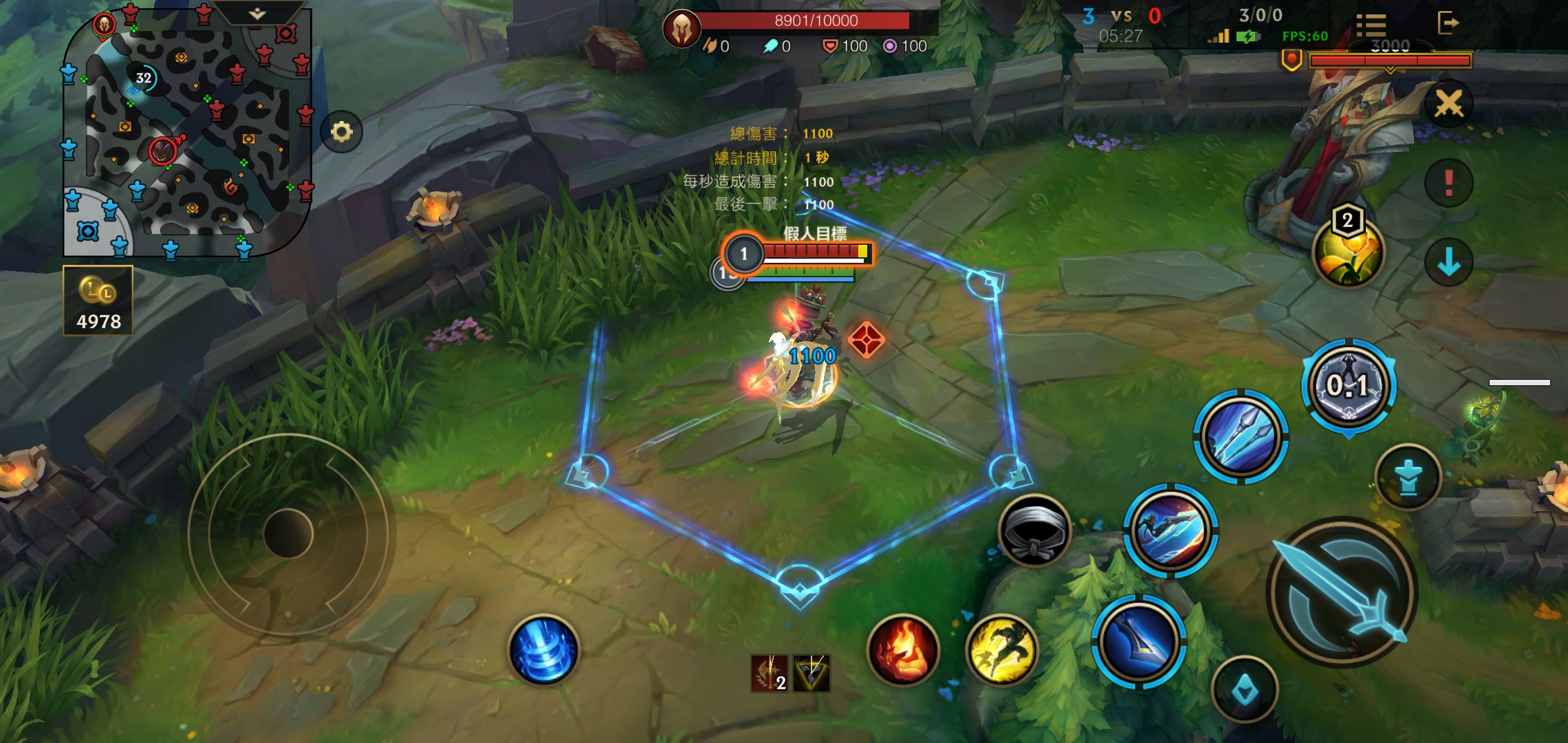Screen dimensions: 1568x743
Task: Activate the twin spears ability
Action: (1241, 437)
